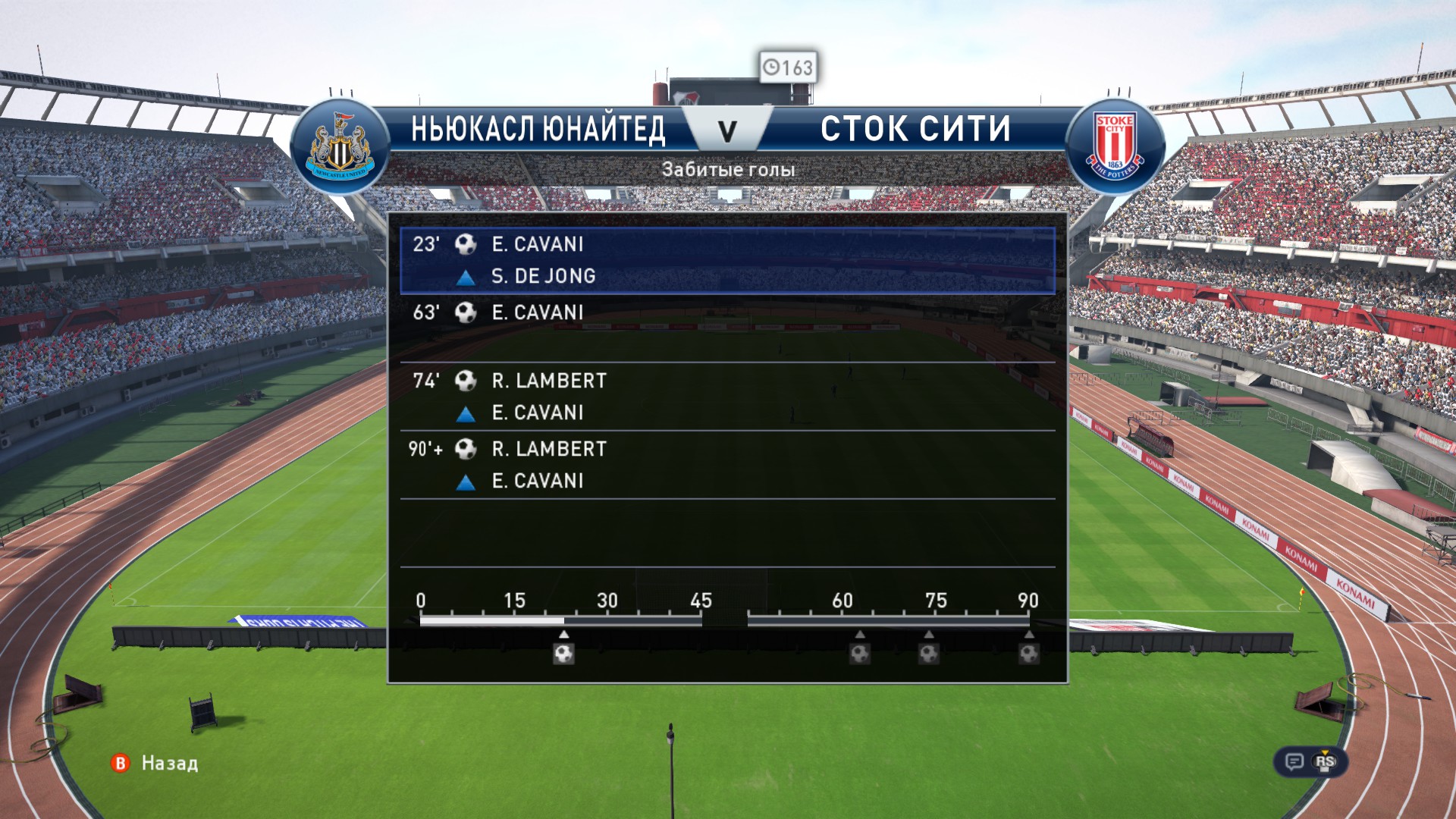Click the first-half goal ball on the timeline
The height and width of the screenshot is (819, 1456).
tap(563, 653)
